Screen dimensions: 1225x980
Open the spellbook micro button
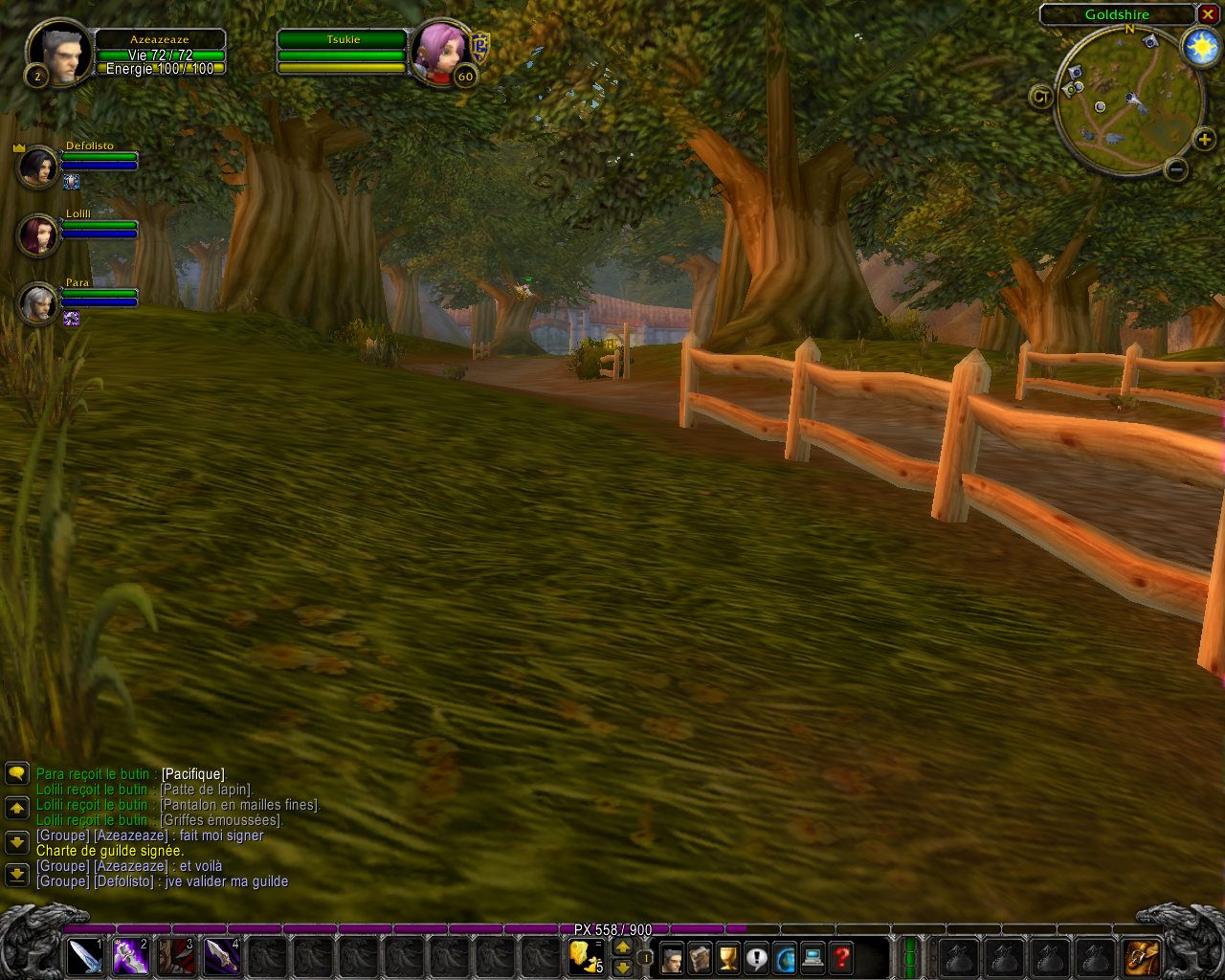point(701,957)
